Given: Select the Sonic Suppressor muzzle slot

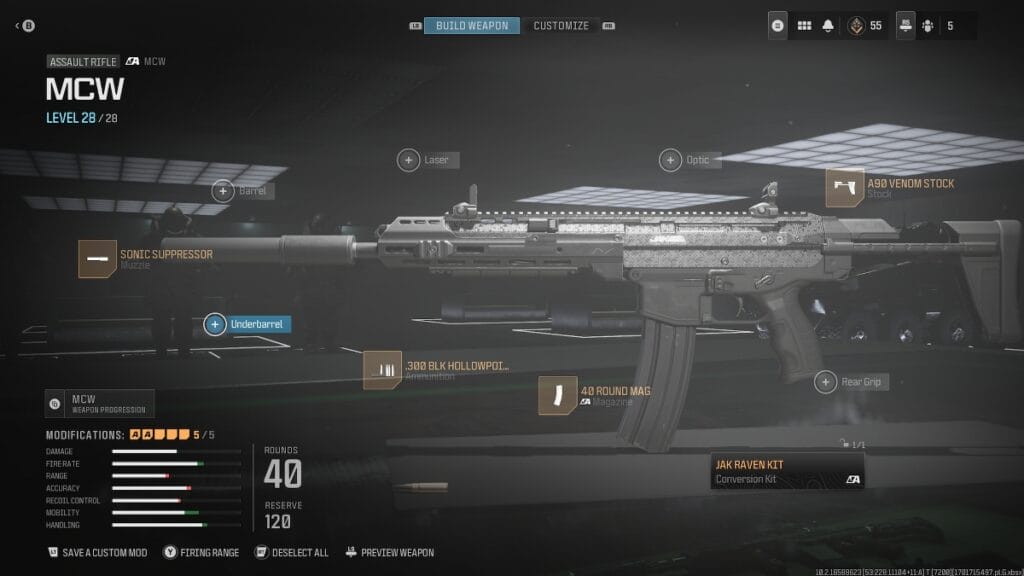Looking at the screenshot, I should tap(98, 259).
